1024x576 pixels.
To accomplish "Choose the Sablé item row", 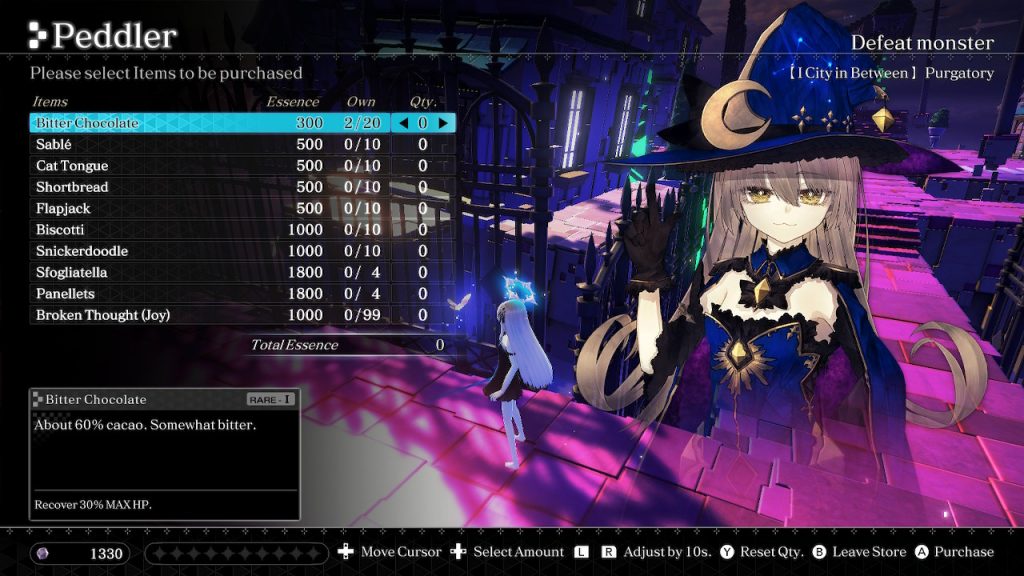I will pos(54,144).
